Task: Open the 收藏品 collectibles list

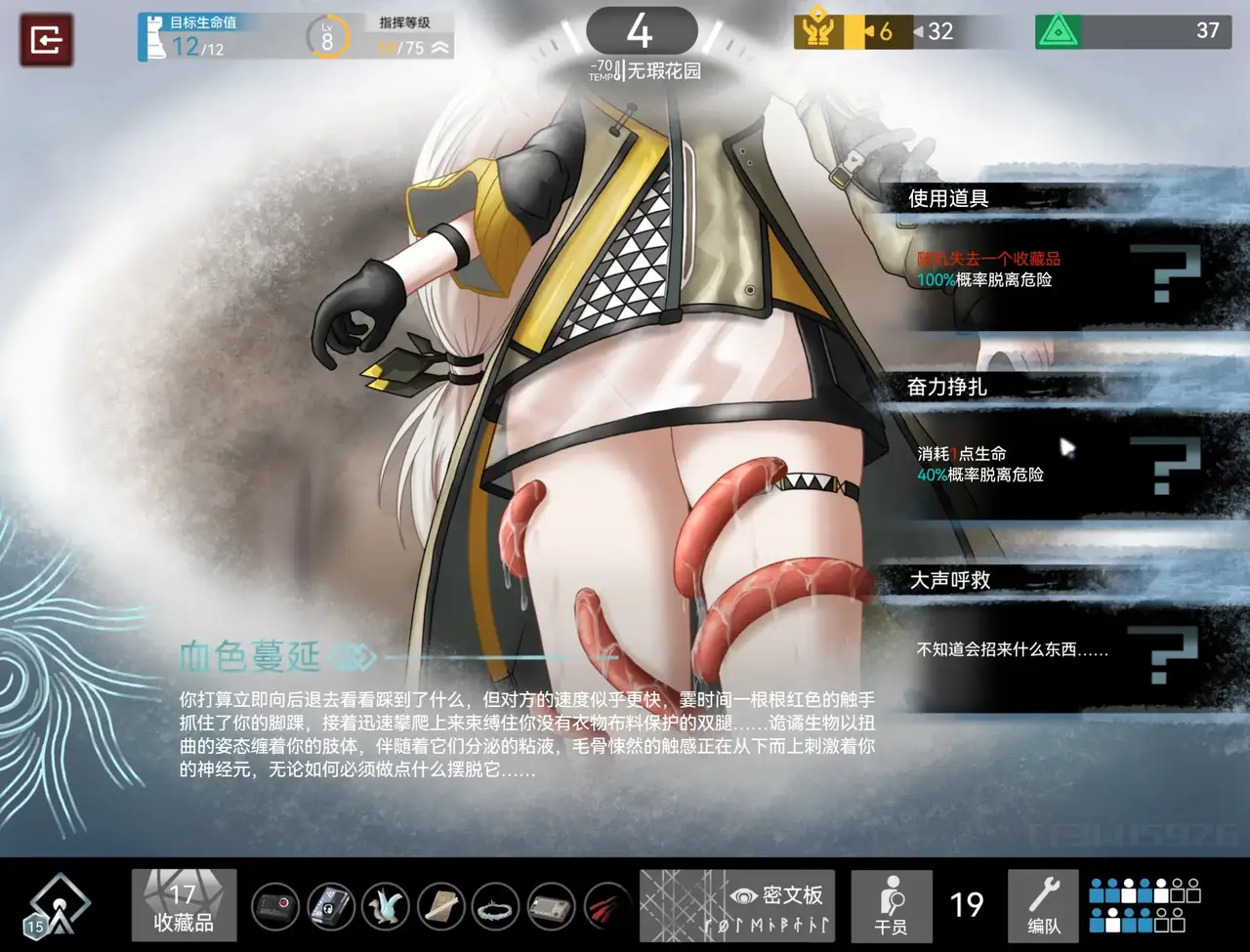Action: [184, 906]
